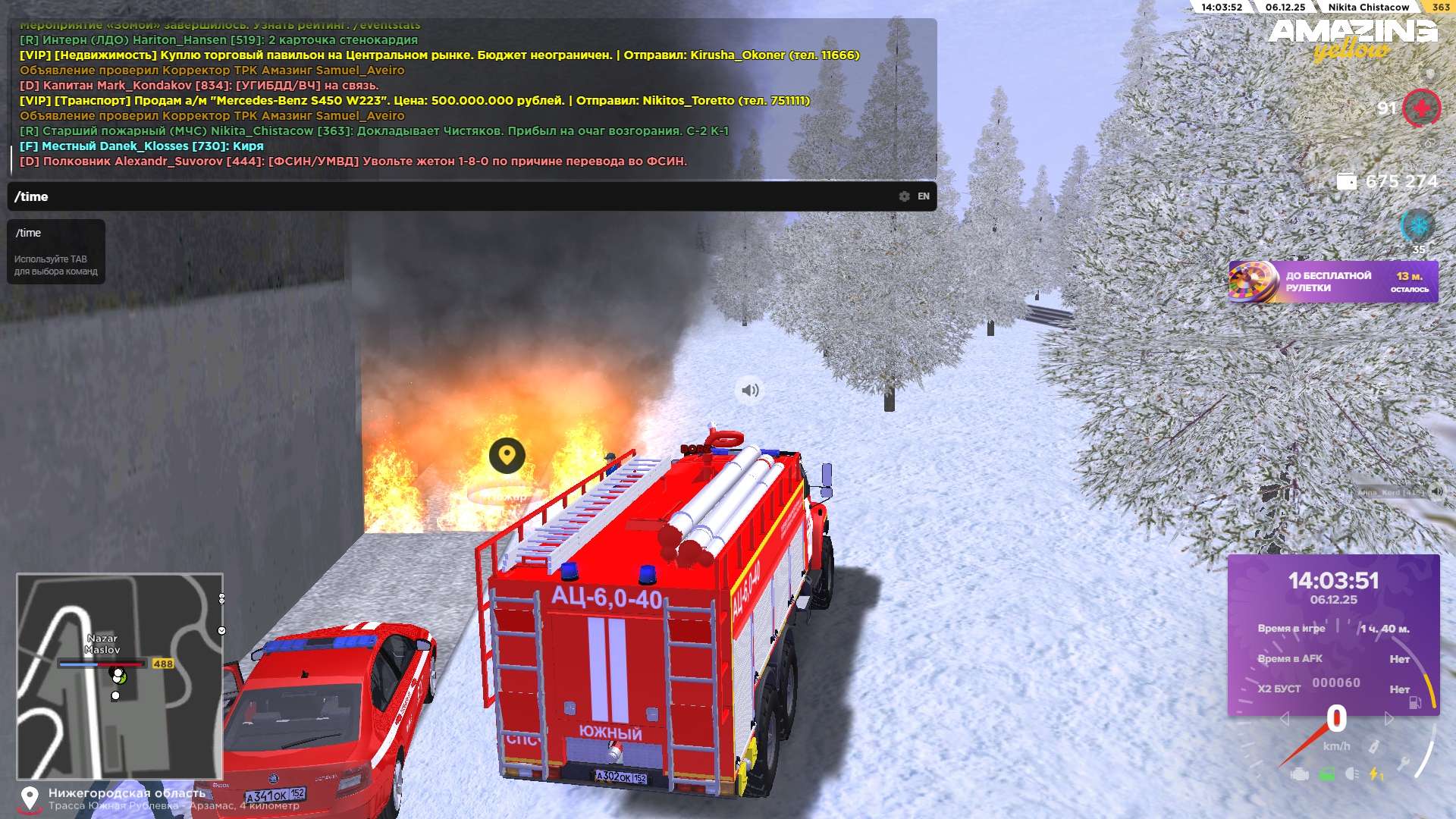Activate the right turn signal arrow
This screenshot has height=819, width=1456.
1389,718
